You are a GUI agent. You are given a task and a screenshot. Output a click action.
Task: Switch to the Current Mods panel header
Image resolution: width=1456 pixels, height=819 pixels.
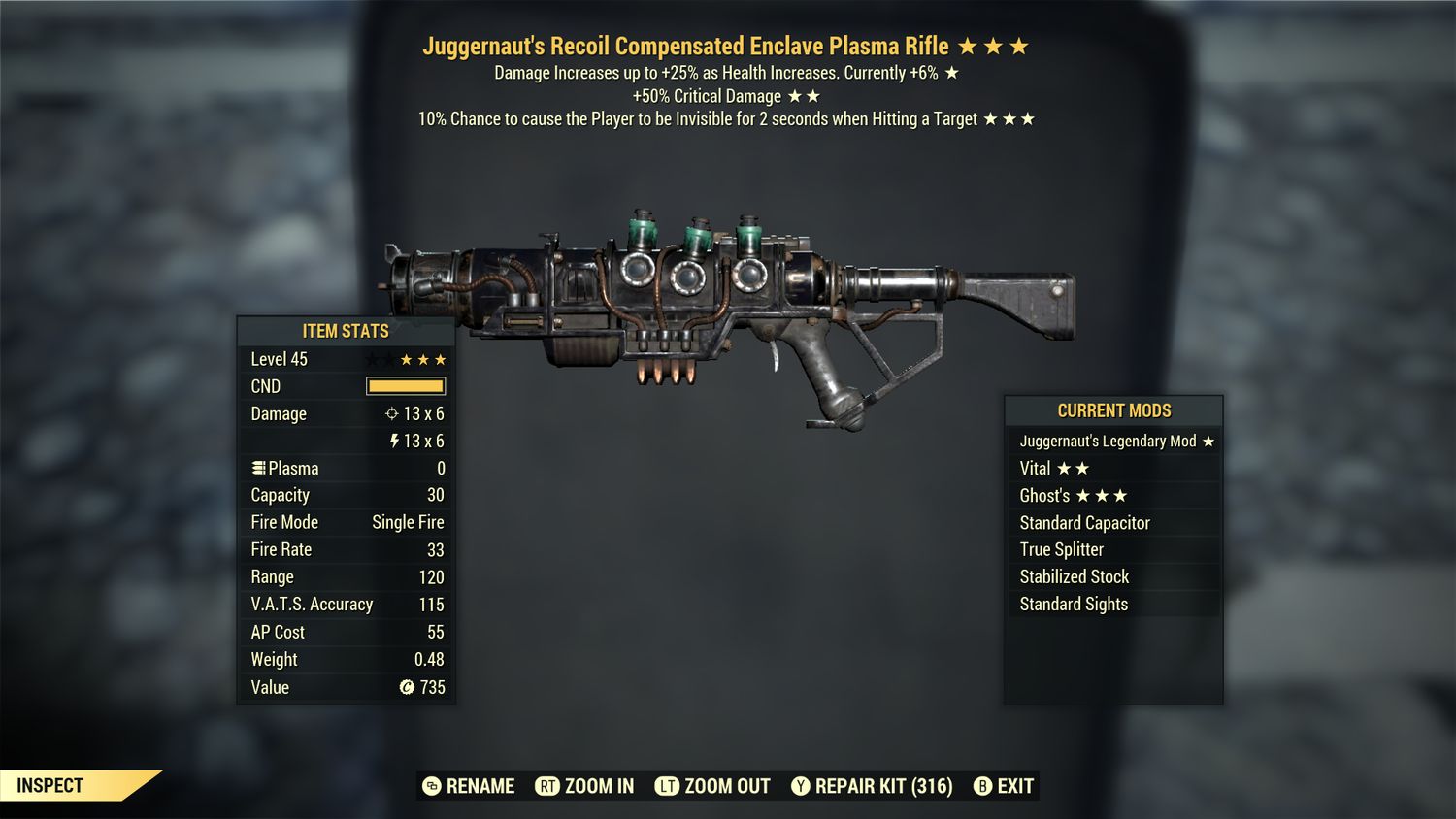(x=1113, y=410)
